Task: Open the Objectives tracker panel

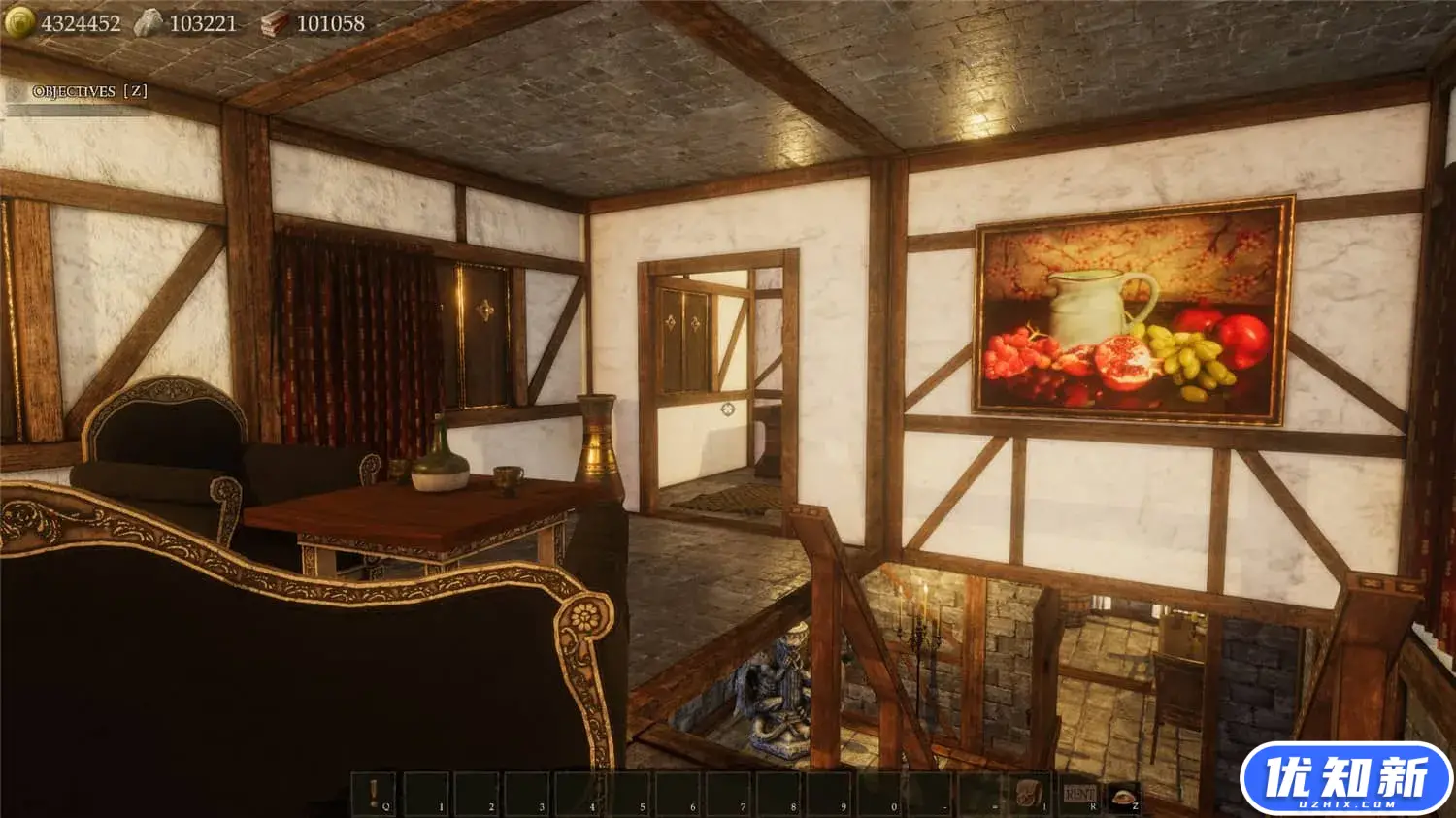Action: [x=88, y=91]
